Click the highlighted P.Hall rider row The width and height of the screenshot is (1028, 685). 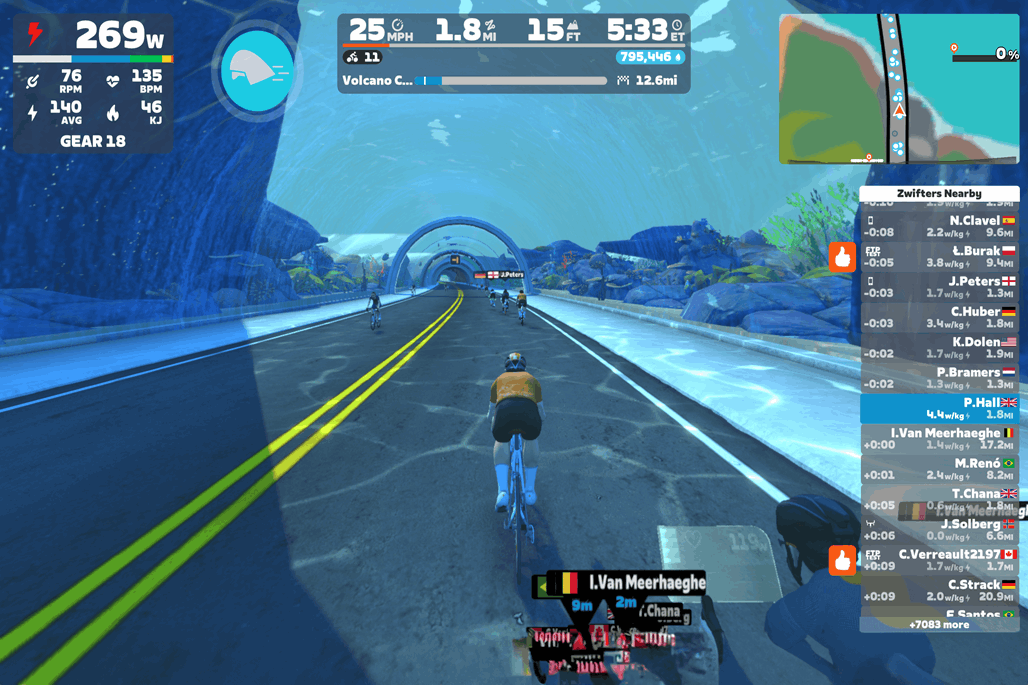coord(939,408)
